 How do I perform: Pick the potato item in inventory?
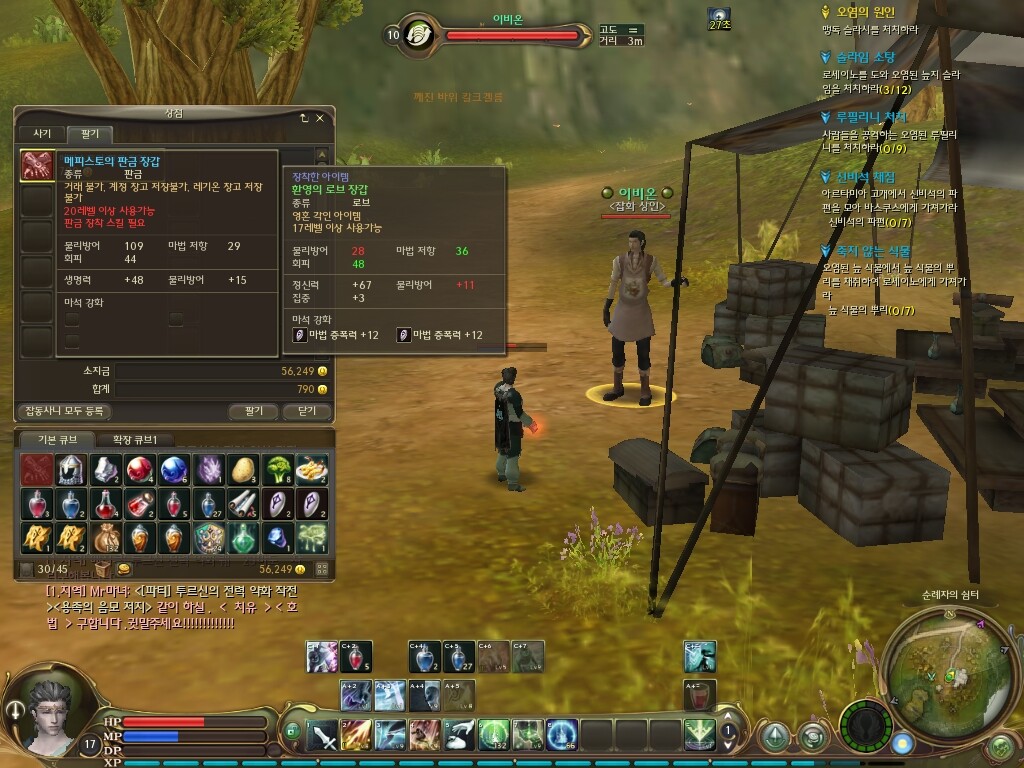click(x=243, y=469)
